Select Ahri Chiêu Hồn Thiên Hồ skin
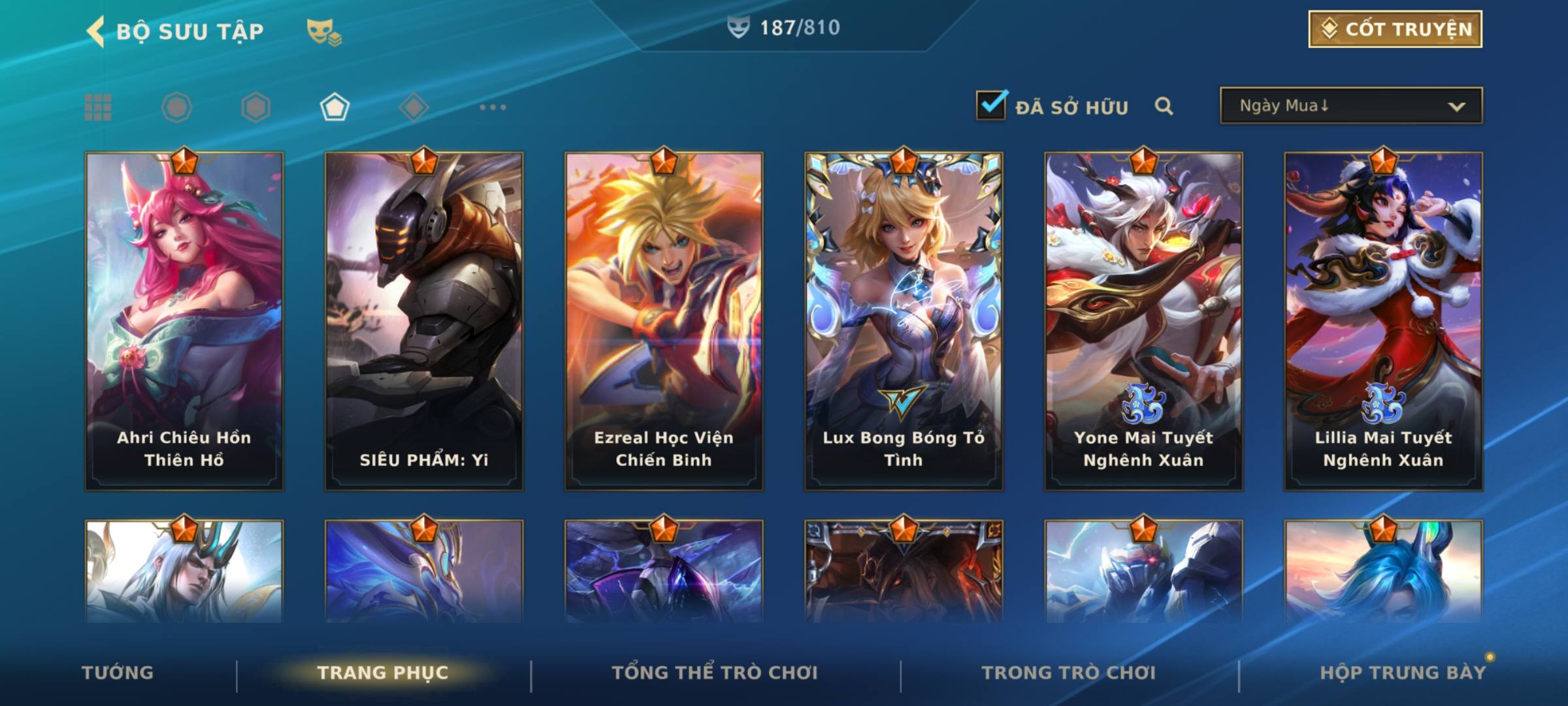Image resolution: width=1568 pixels, height=706 pixels. click(x=184, y=322)
